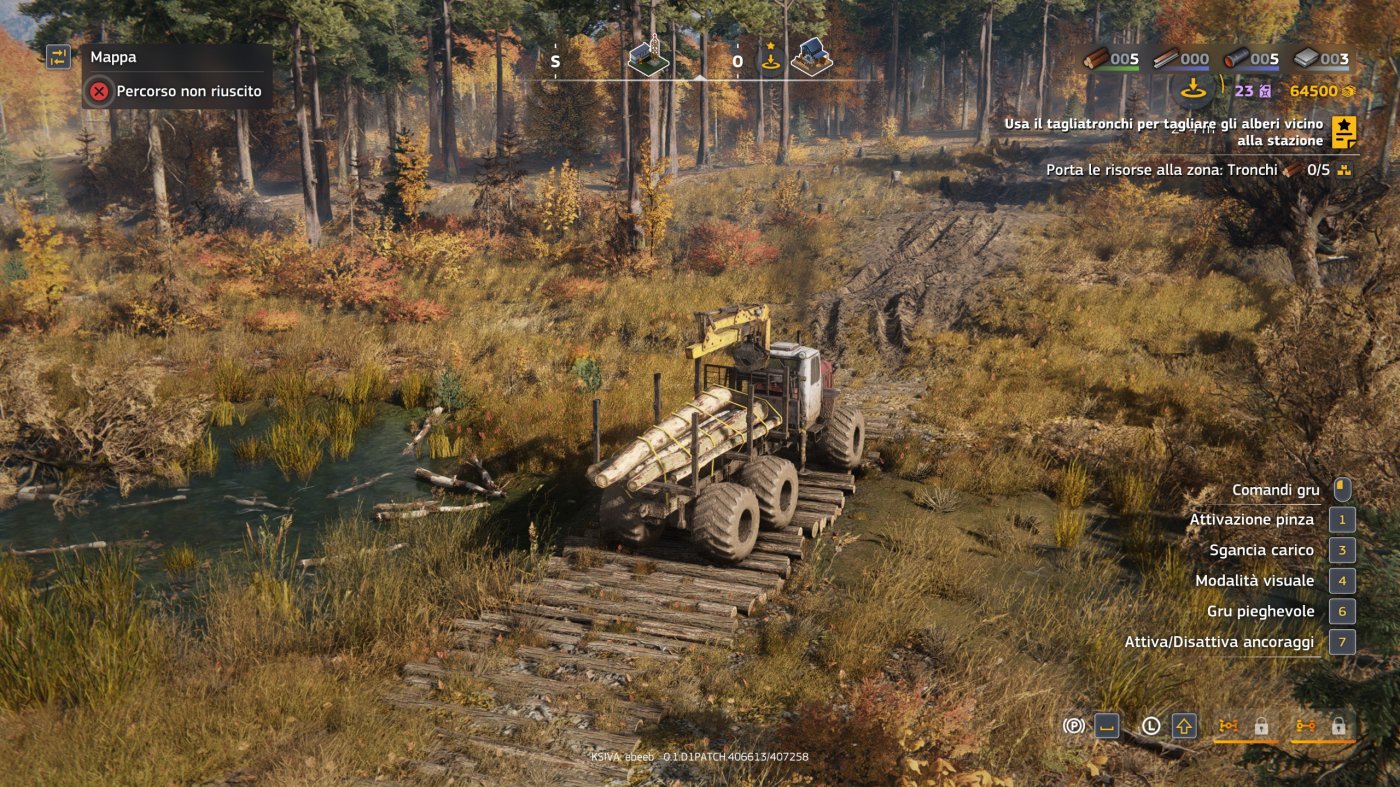The width and height of the screenshot is (1400, 787).
Task: Engage the differential lock
Action: (1305, 726)
